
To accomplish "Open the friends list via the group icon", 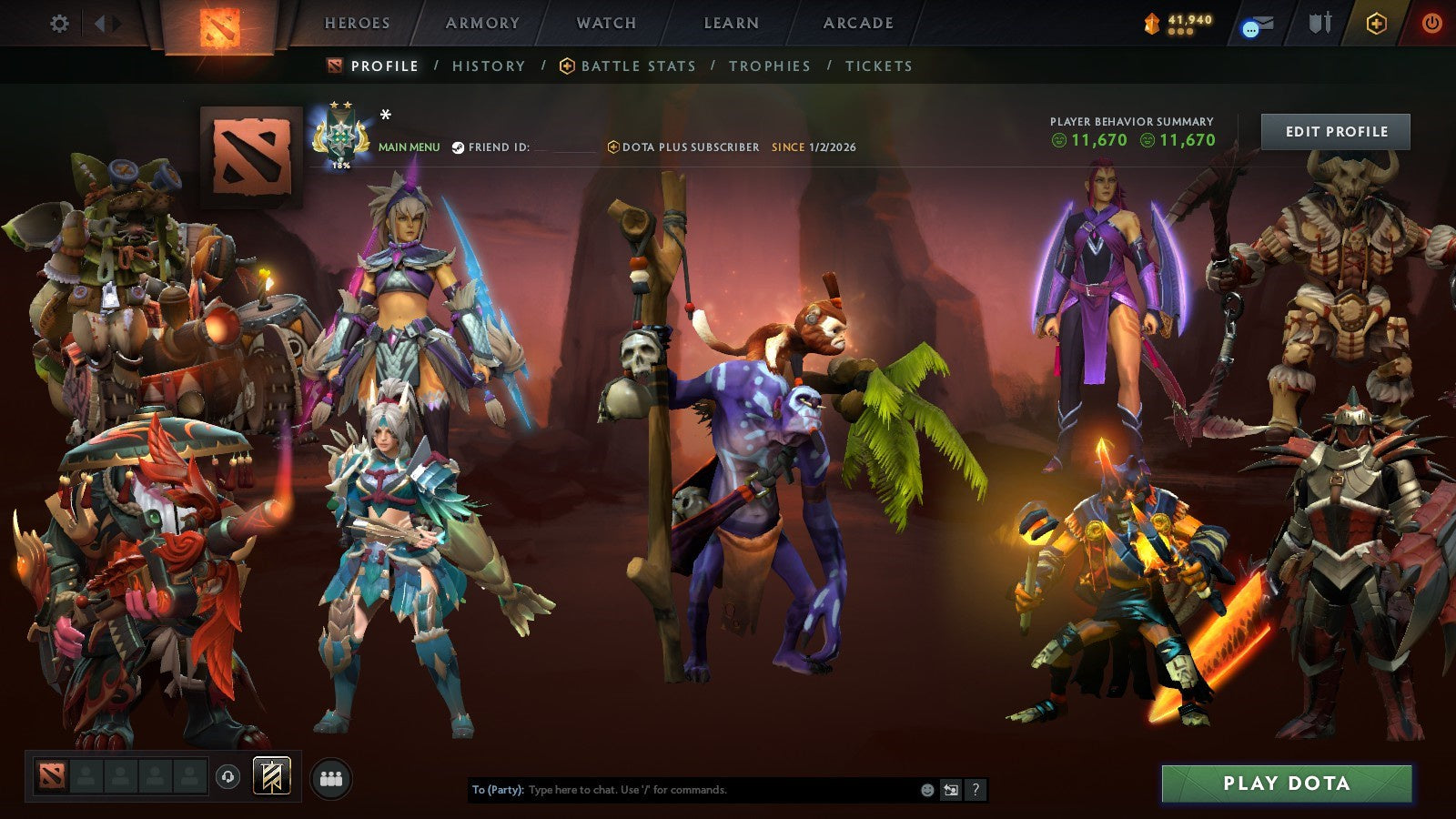I will [331, 776].
